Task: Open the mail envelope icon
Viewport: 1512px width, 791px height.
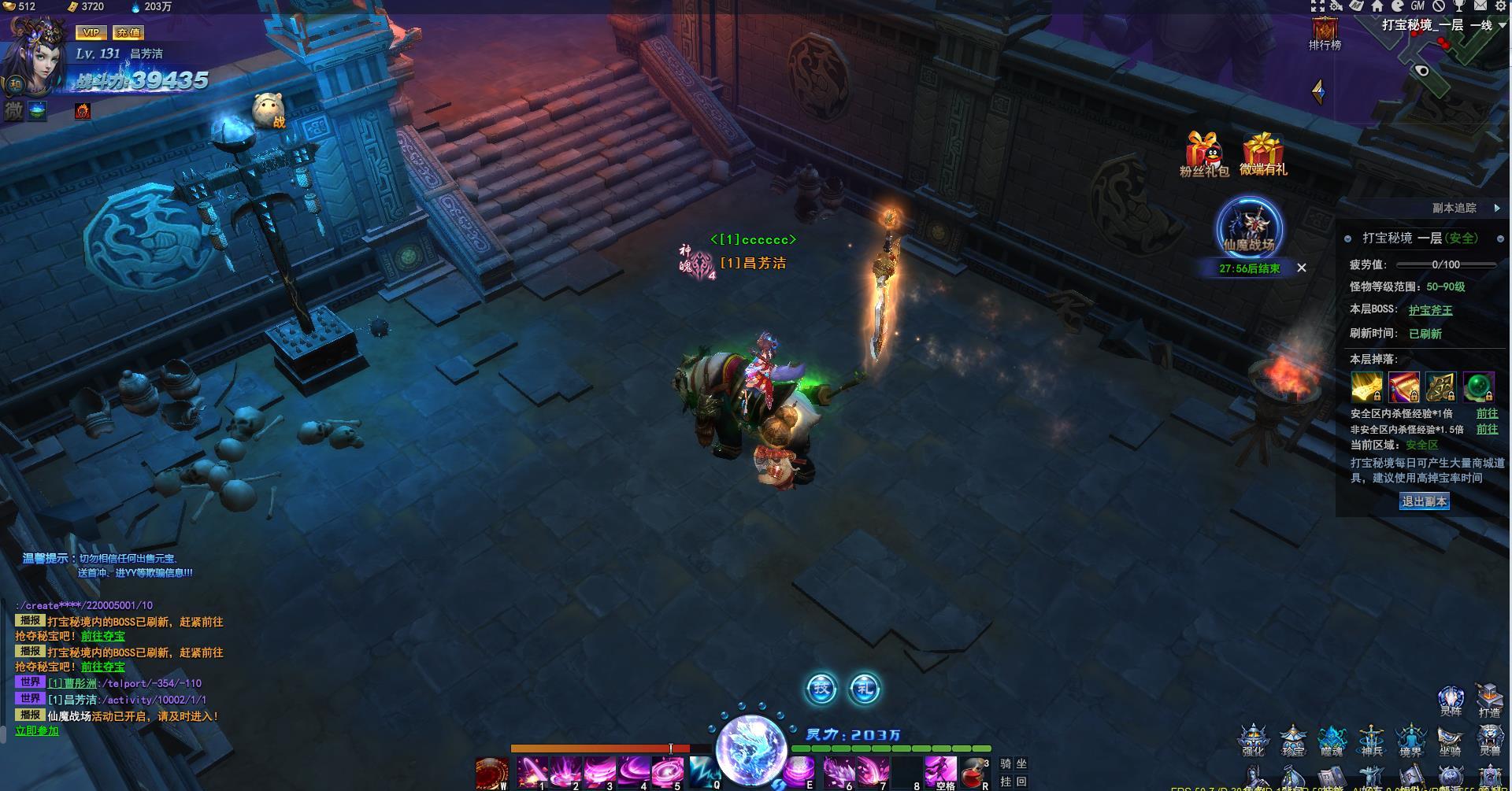Action: (x=1480, y=6)
